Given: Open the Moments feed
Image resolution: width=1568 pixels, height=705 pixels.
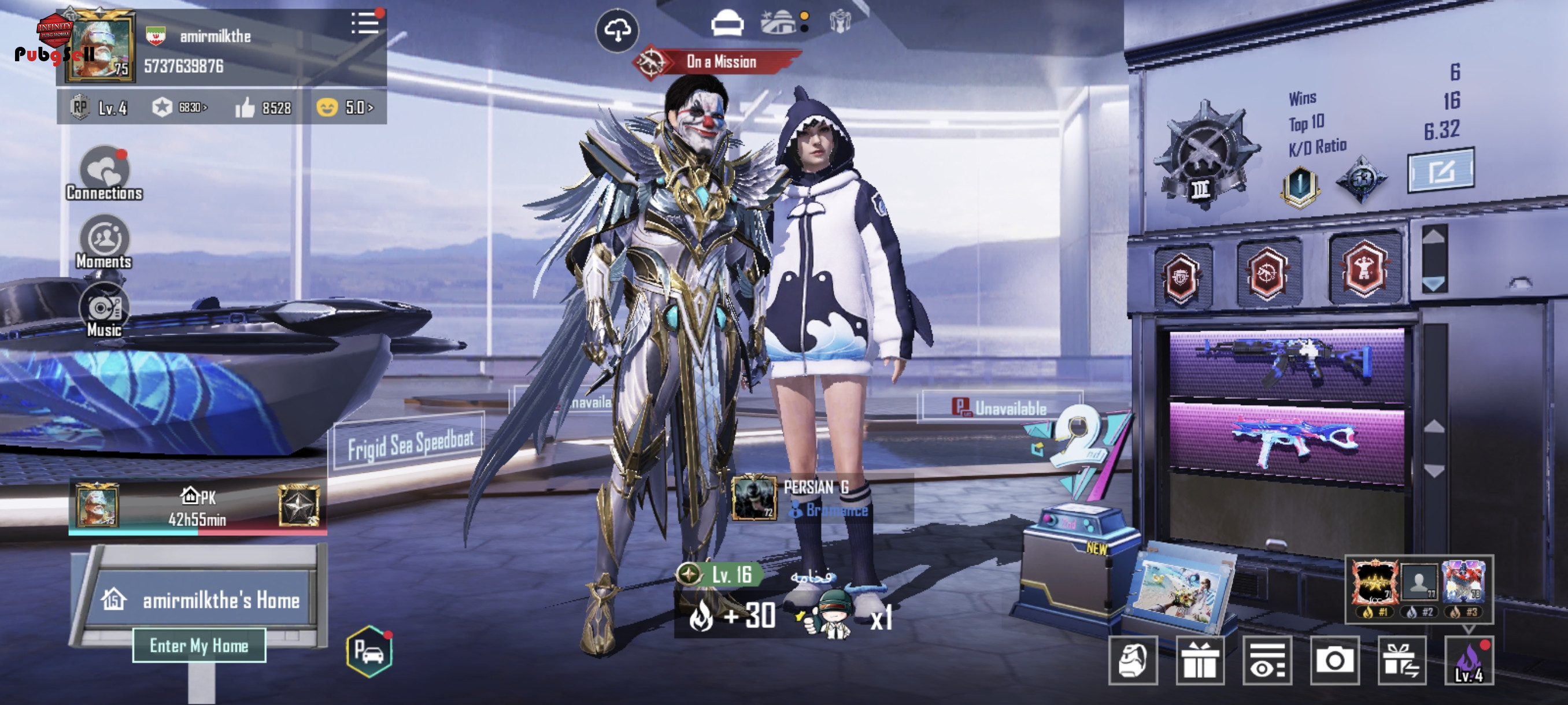Looking at the screenshot, I should [104, 242].
